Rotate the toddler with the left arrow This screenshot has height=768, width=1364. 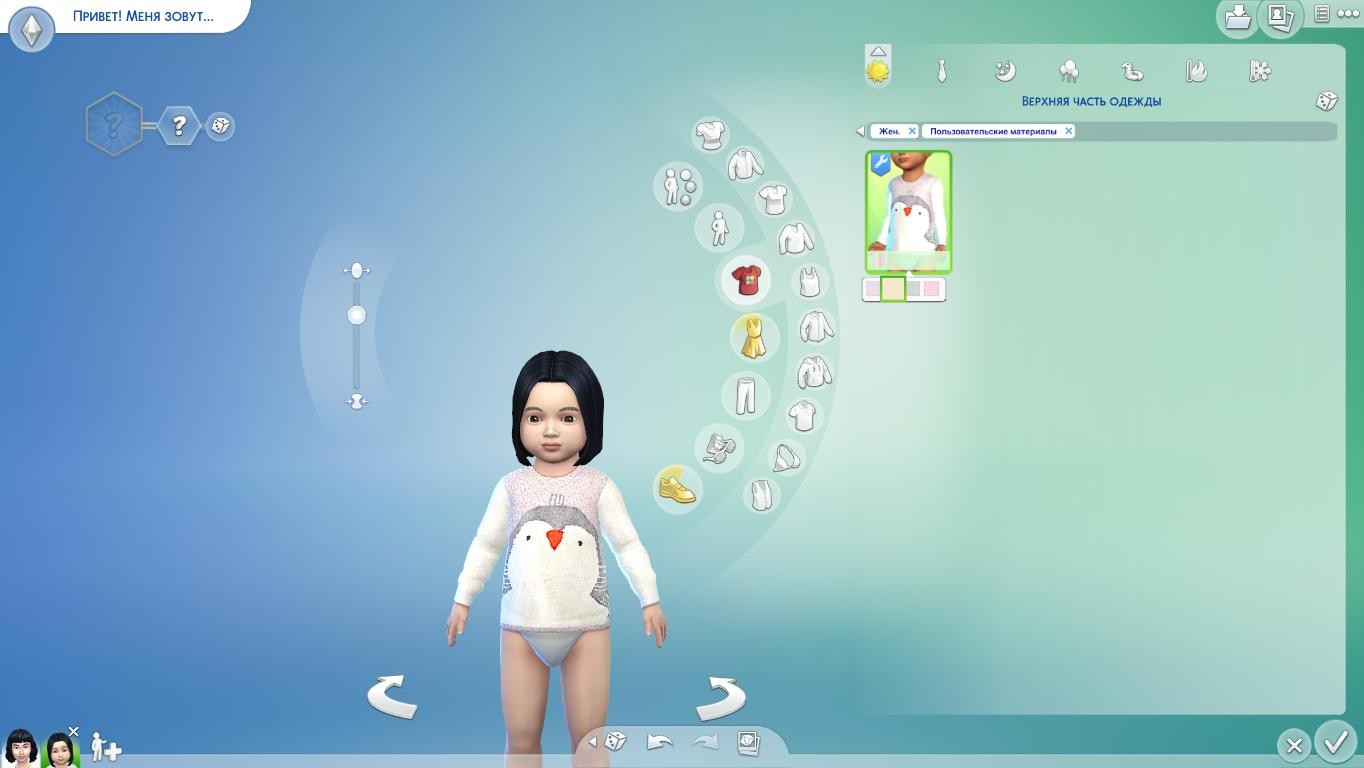(x=392, y=696)
